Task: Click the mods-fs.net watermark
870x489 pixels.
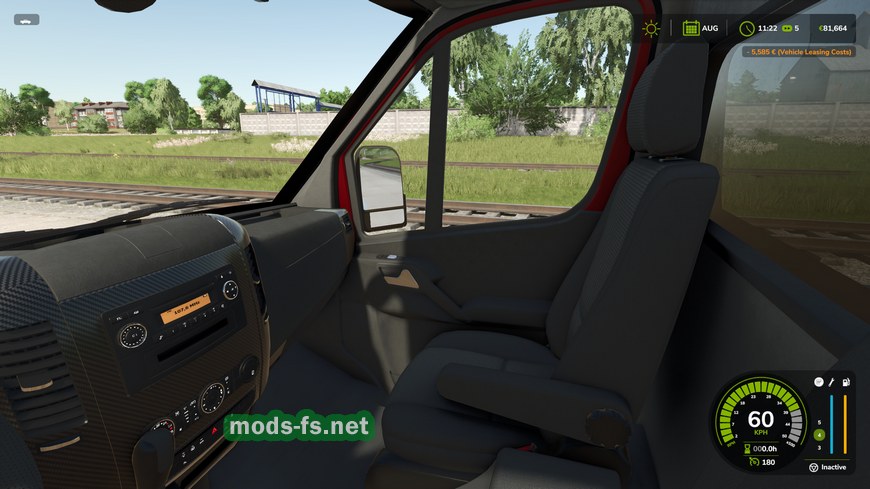Action: pyautogui.click(x=298, y=427)
